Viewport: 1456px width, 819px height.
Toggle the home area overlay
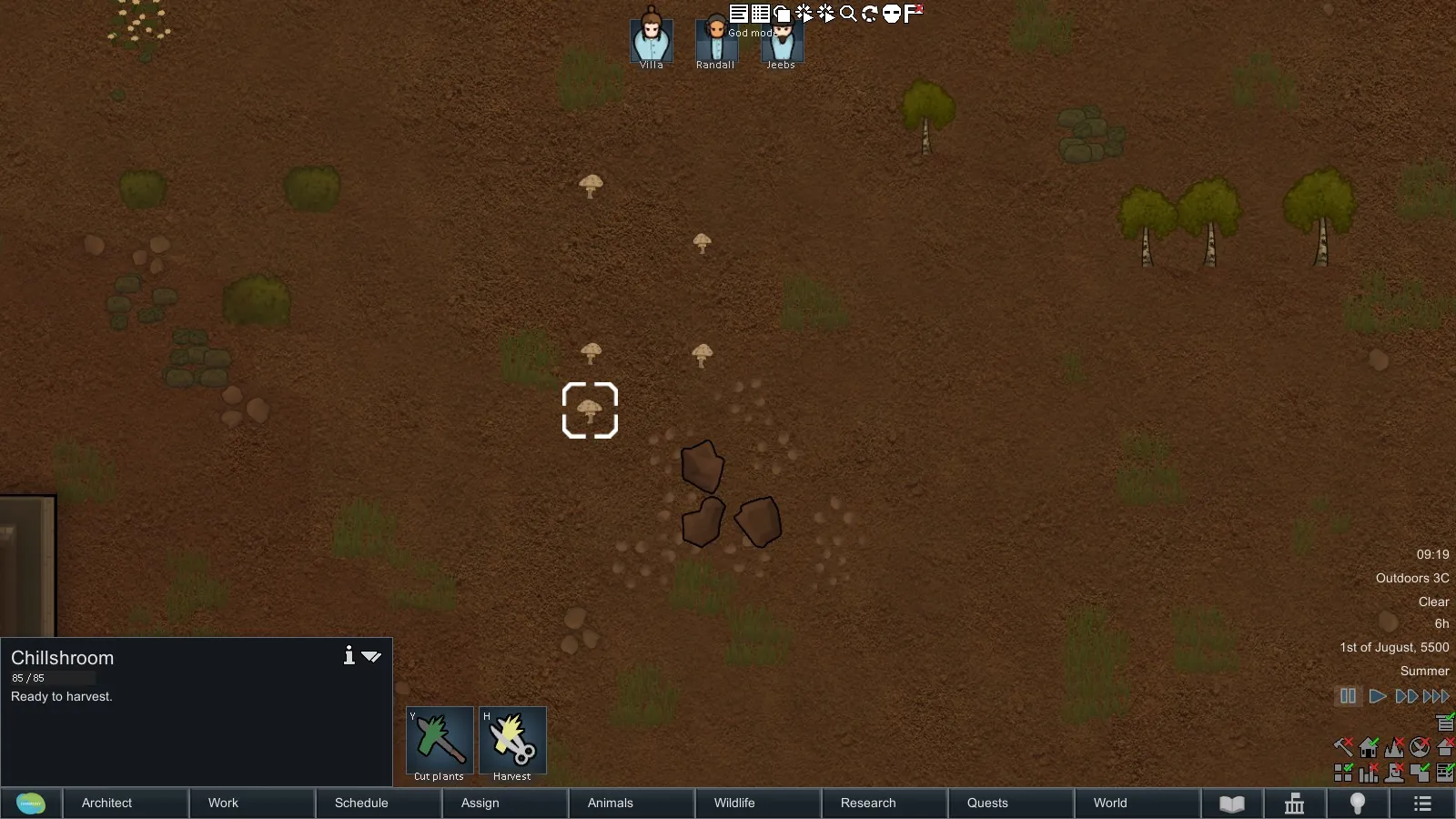[x=1369, y=748]
